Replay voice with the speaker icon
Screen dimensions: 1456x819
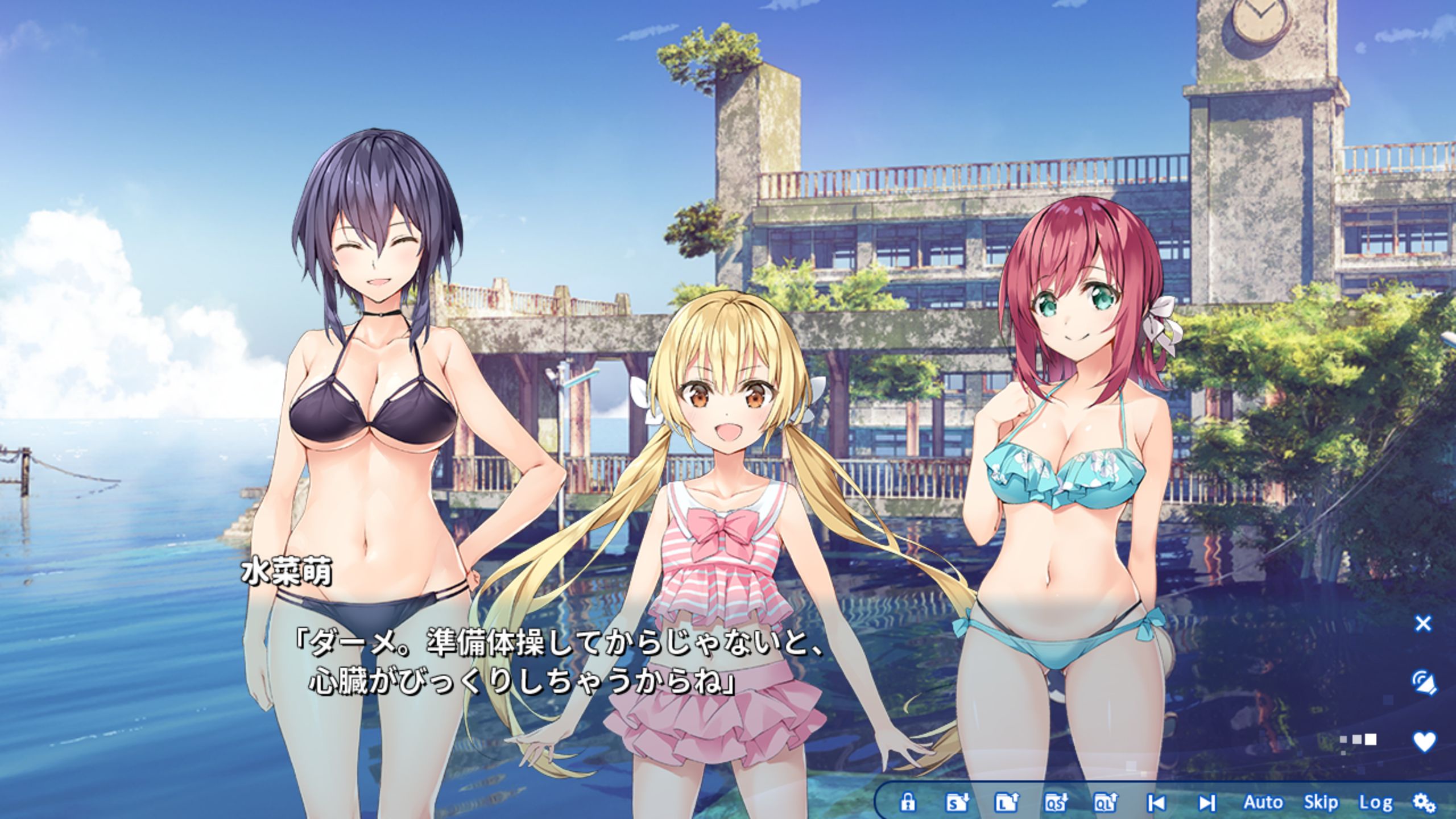(1424, 681)
